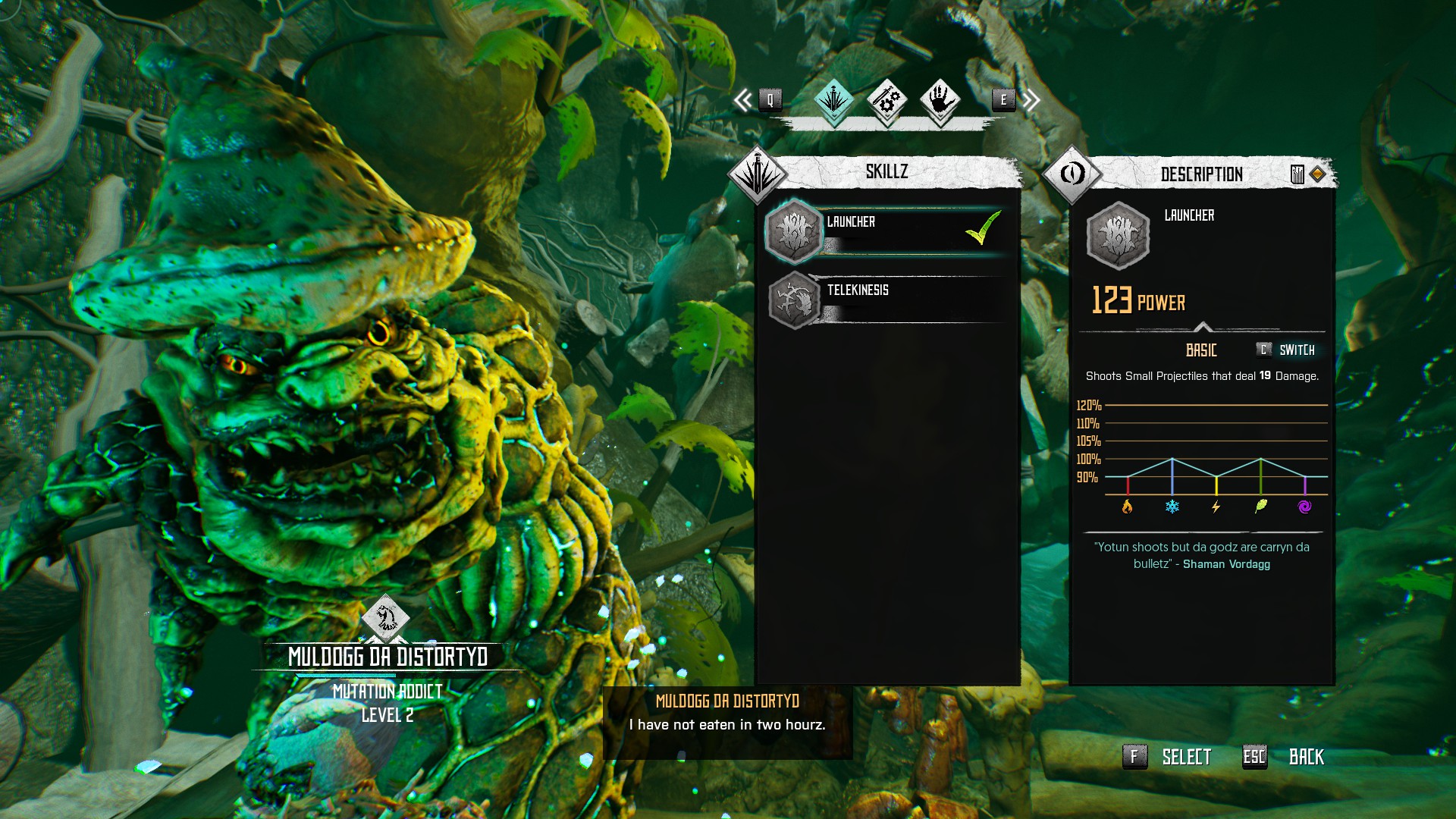This screenshot has height=819, width=1456.
Task: Click the frost snowflake element icon
Action: (1172, 507)
